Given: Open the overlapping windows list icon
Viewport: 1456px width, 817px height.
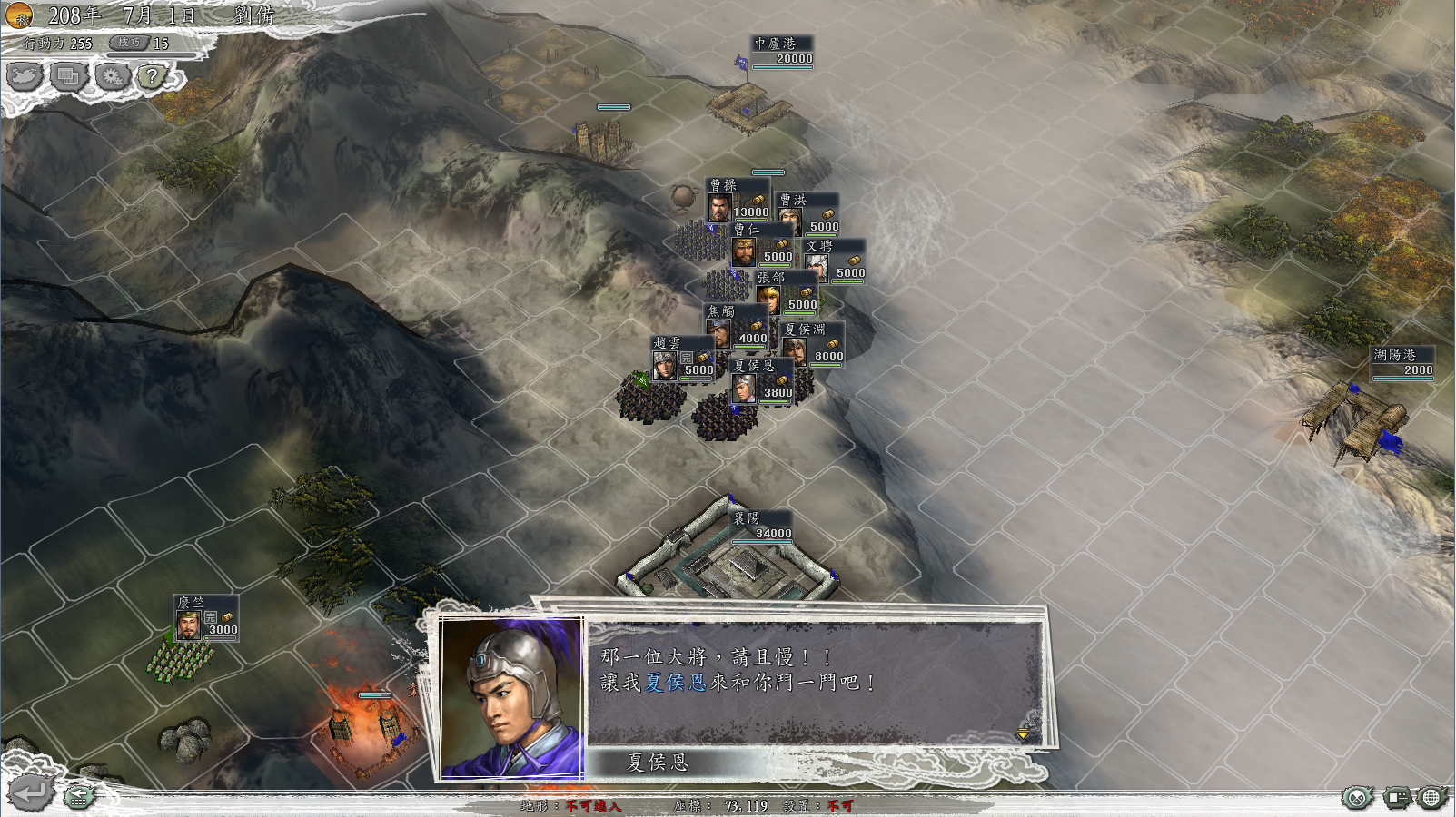Looking at the screenshot, I should [68, 76].
